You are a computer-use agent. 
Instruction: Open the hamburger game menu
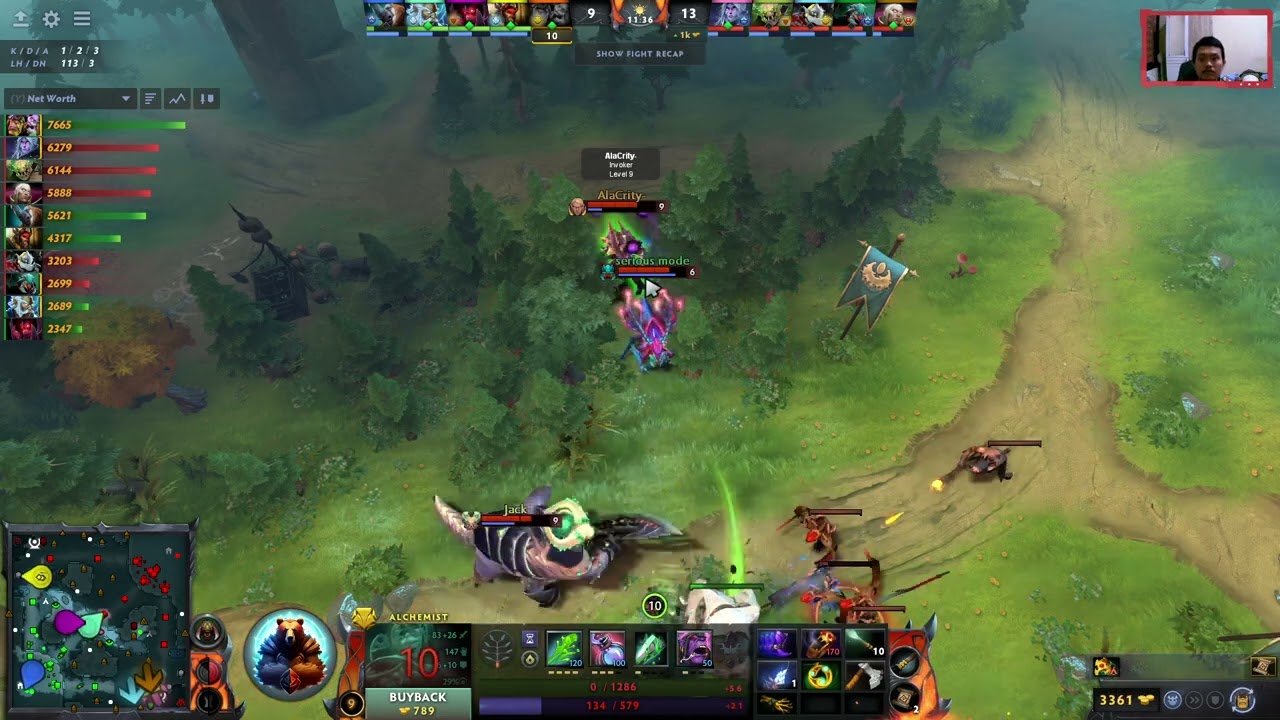click(82, 17)
